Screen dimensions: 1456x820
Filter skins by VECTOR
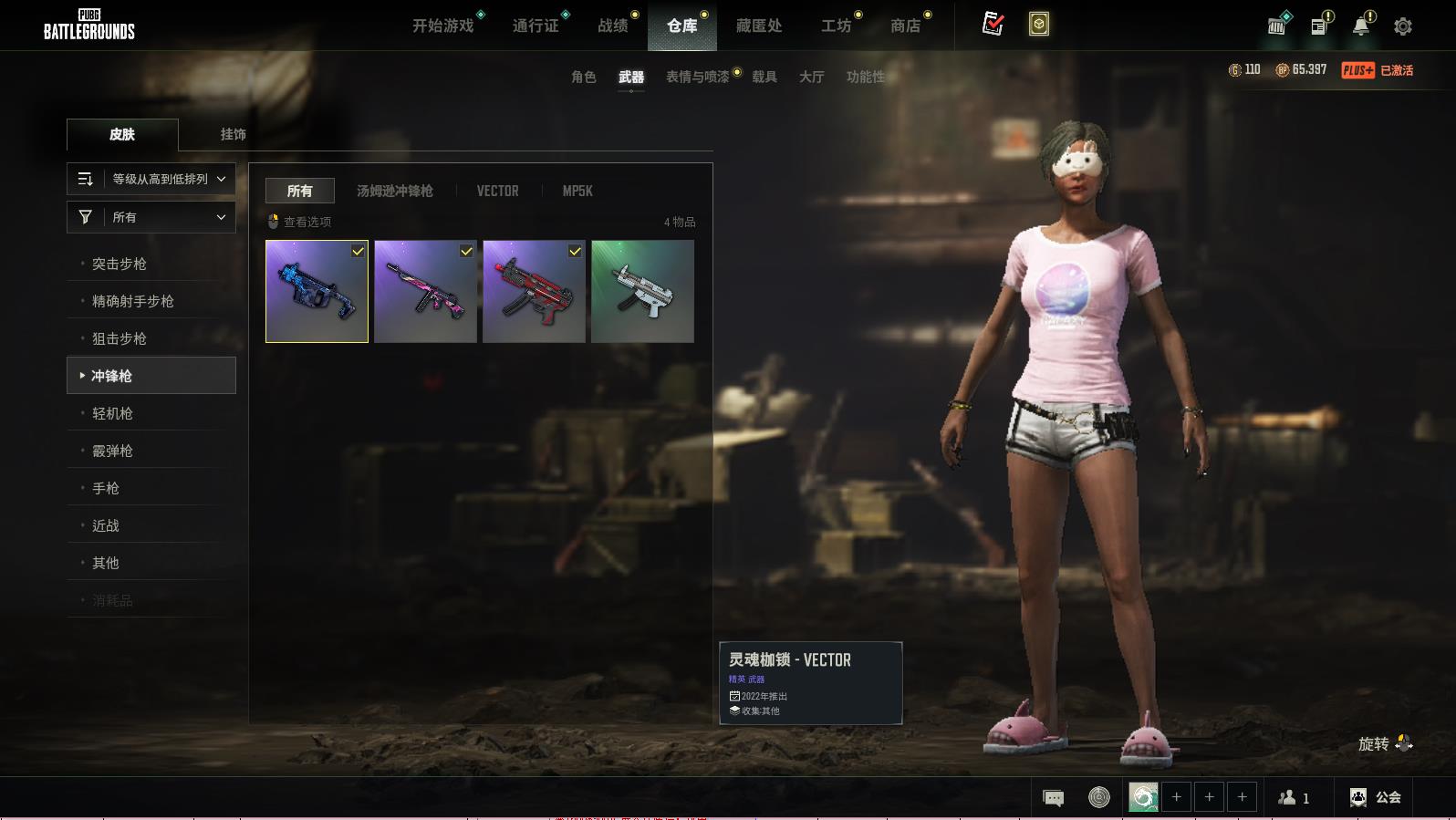(497, 191)
